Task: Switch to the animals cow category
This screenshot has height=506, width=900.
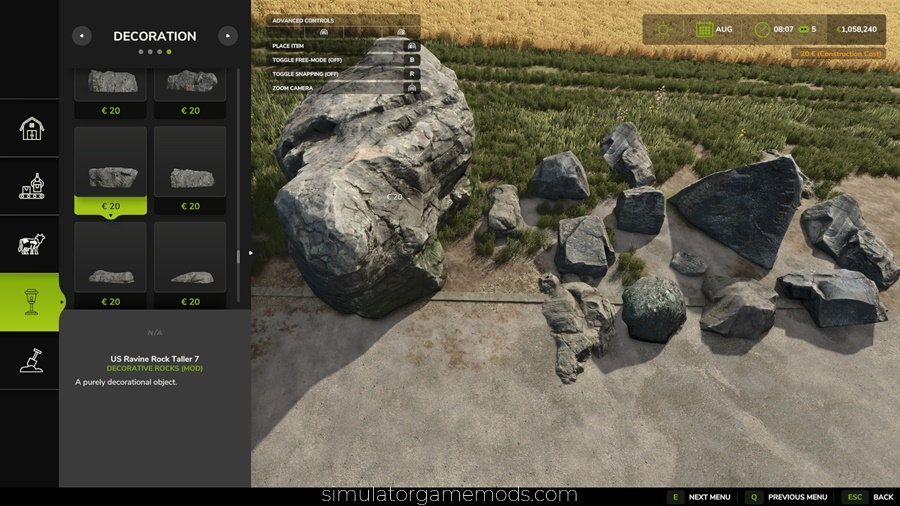Action: (31, 244)
